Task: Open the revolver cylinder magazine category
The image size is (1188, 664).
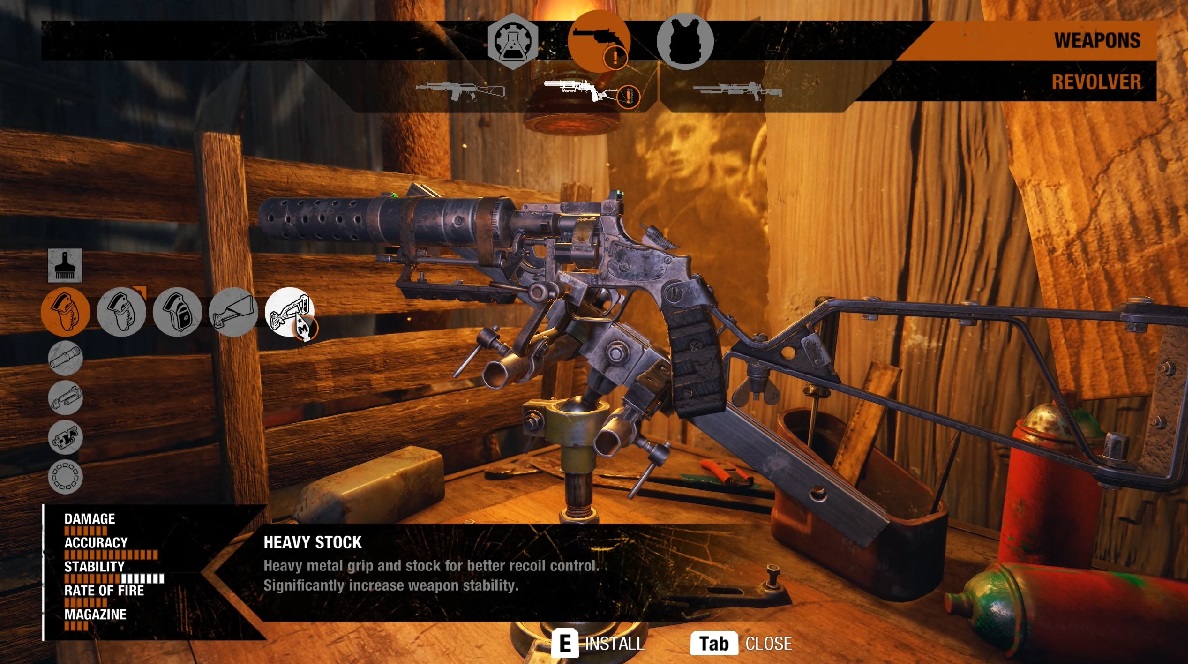Action: (x=65, y=477)
